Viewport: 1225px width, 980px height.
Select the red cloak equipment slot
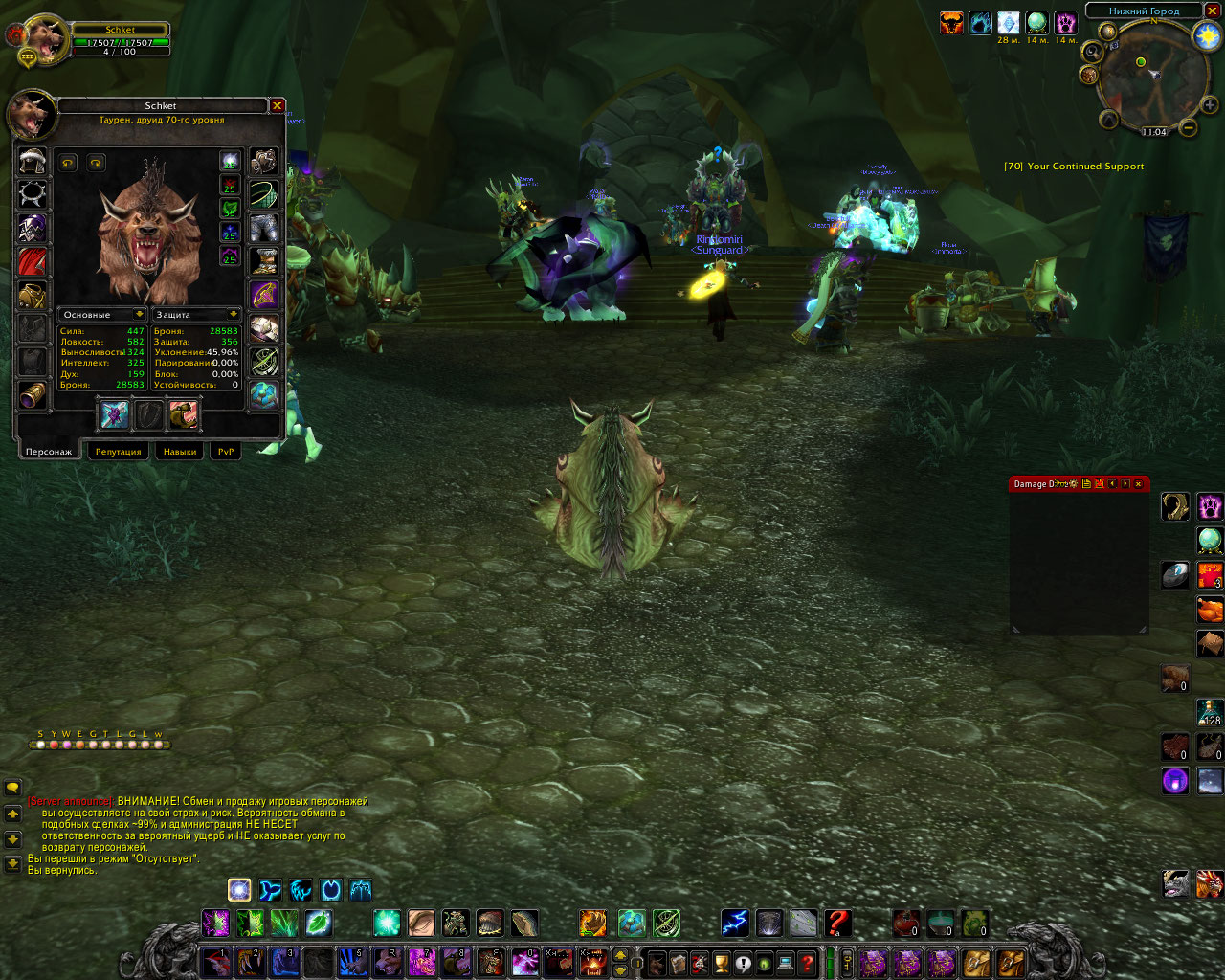[x=33, y=261]
